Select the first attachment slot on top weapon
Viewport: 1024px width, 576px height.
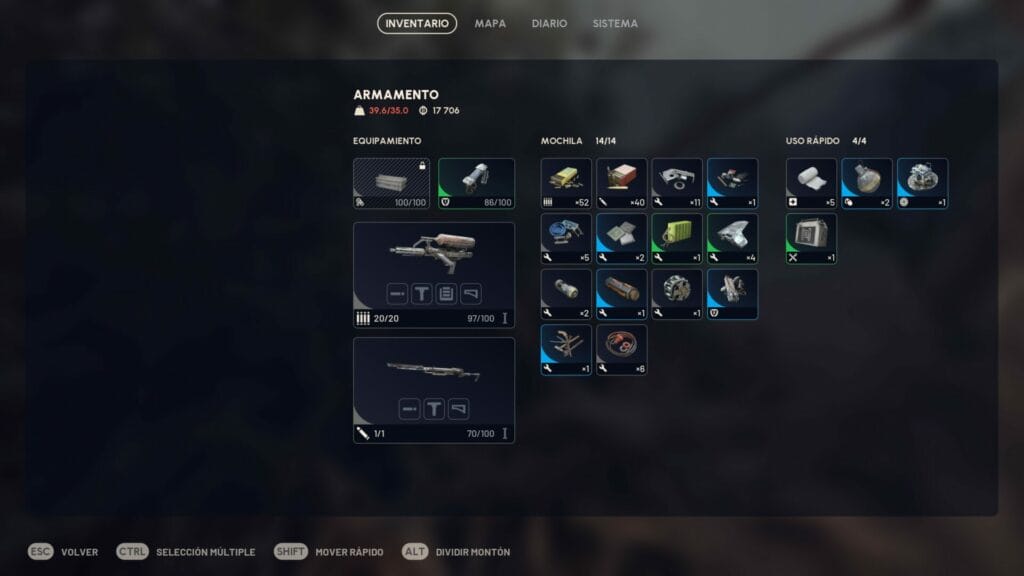pos(397,293)
